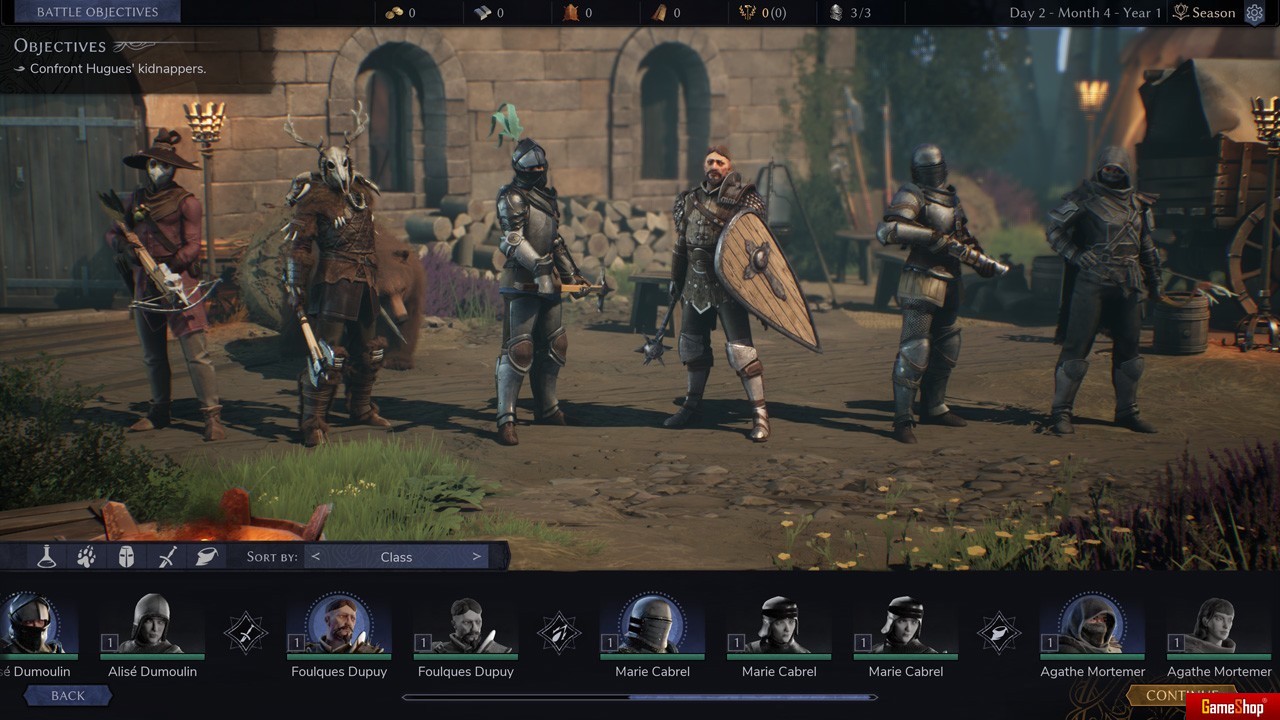Filter roster by the feathered cap icon
The image size is (1280, 720).
pos(207,557)
